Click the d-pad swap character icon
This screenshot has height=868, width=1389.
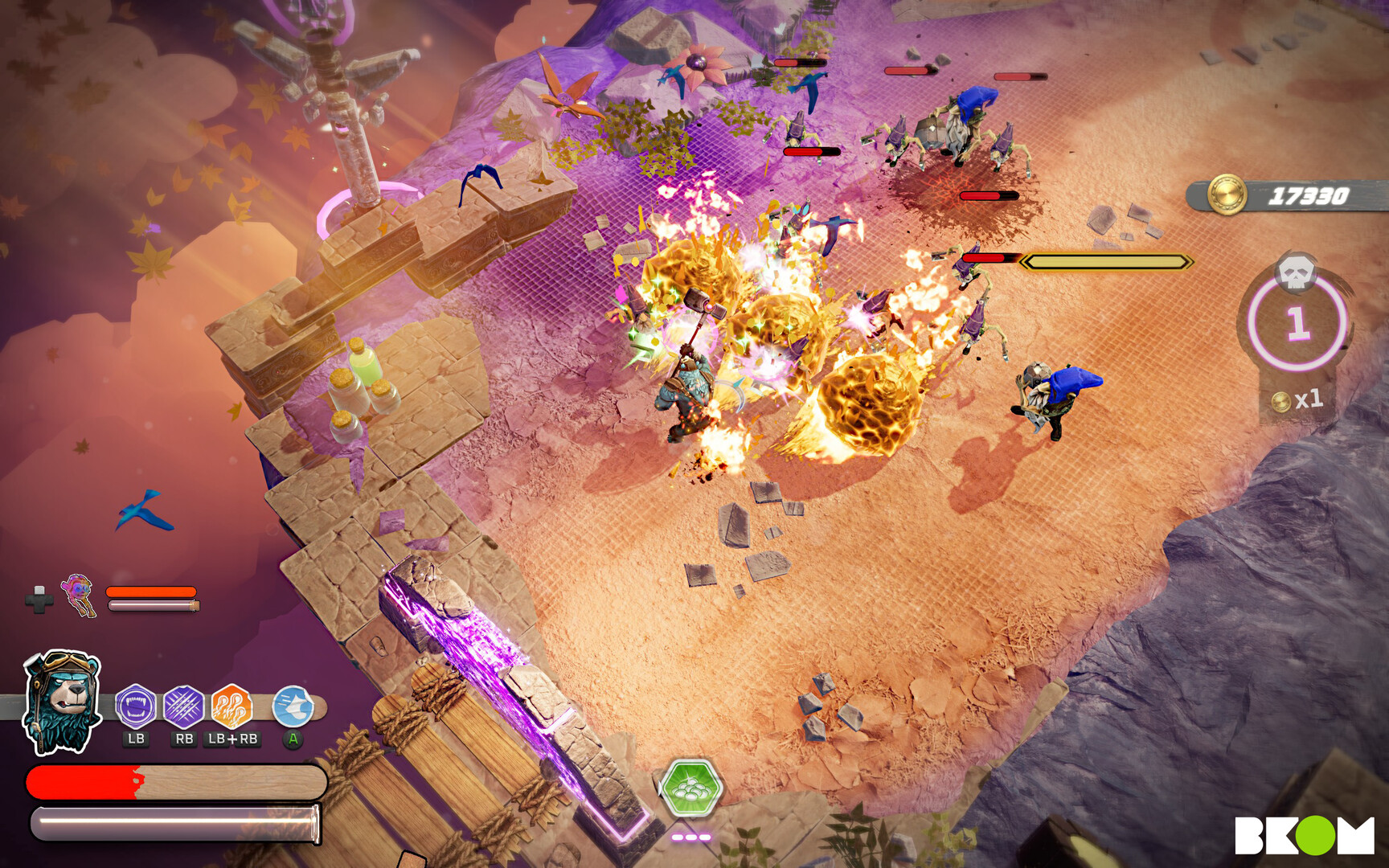(x=39, y=600)
